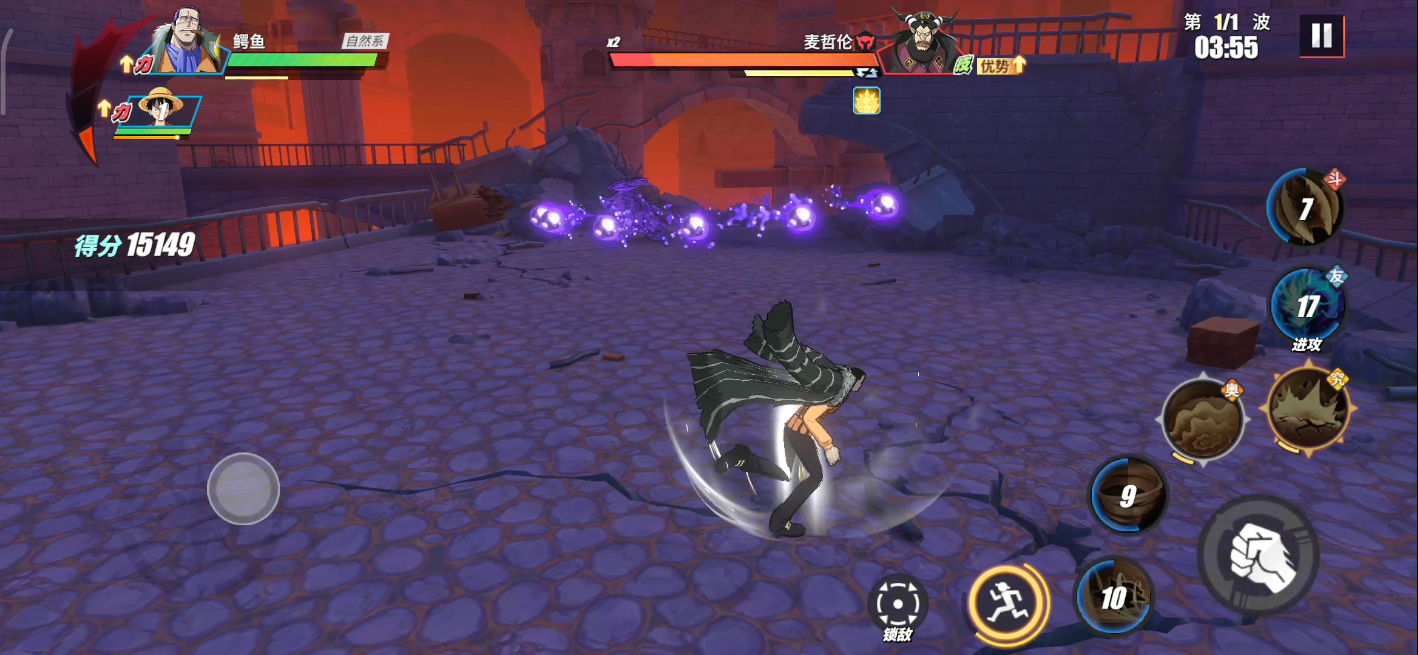Tap the virtual movement joystick
This screenshot has height=655, width=1418.
point(243,488)
